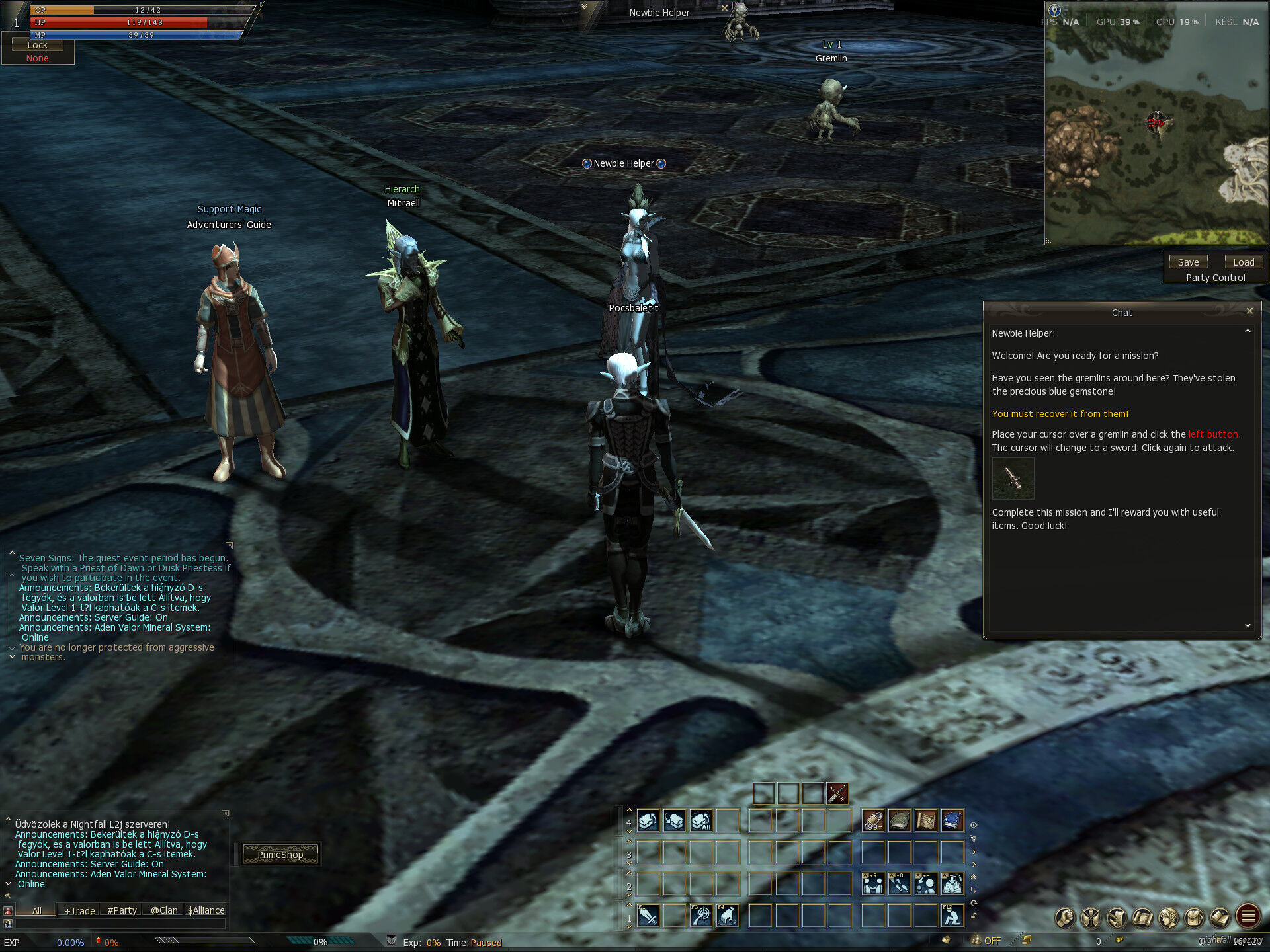1270x952 pixels.
Task: Click the chat message input field
Action: [x=119, y=924]
